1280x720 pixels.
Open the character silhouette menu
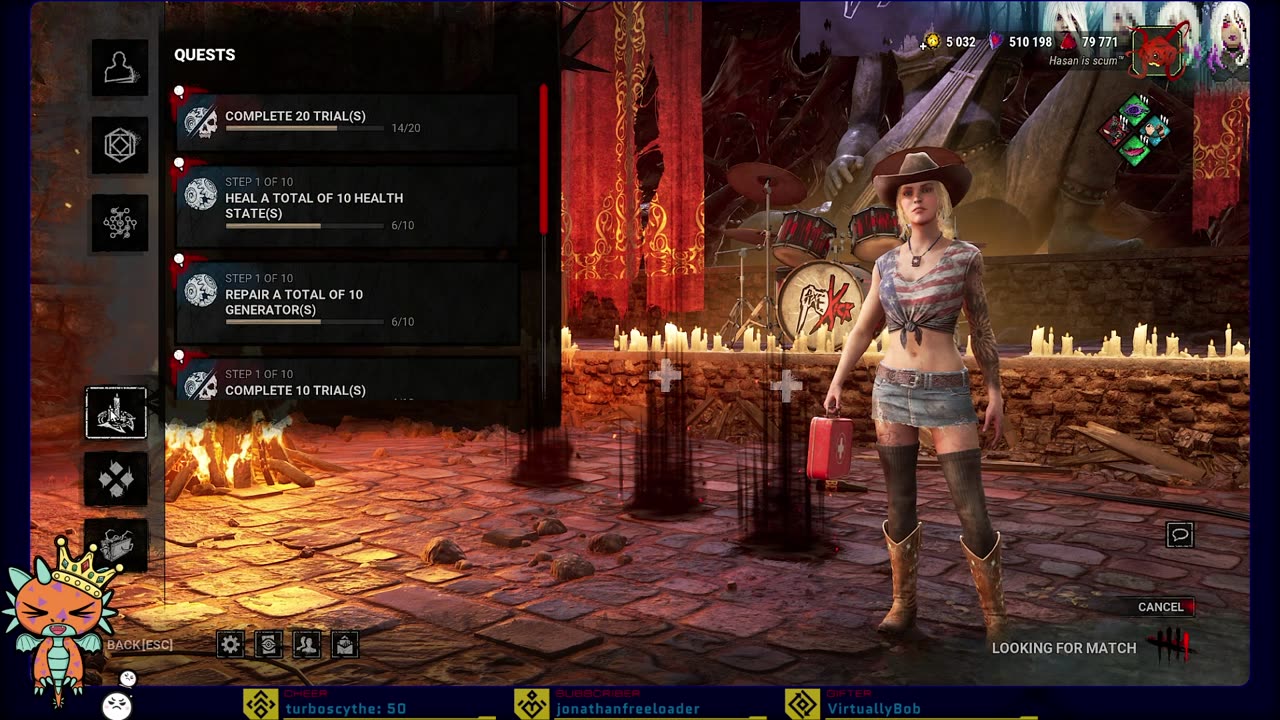120,68
